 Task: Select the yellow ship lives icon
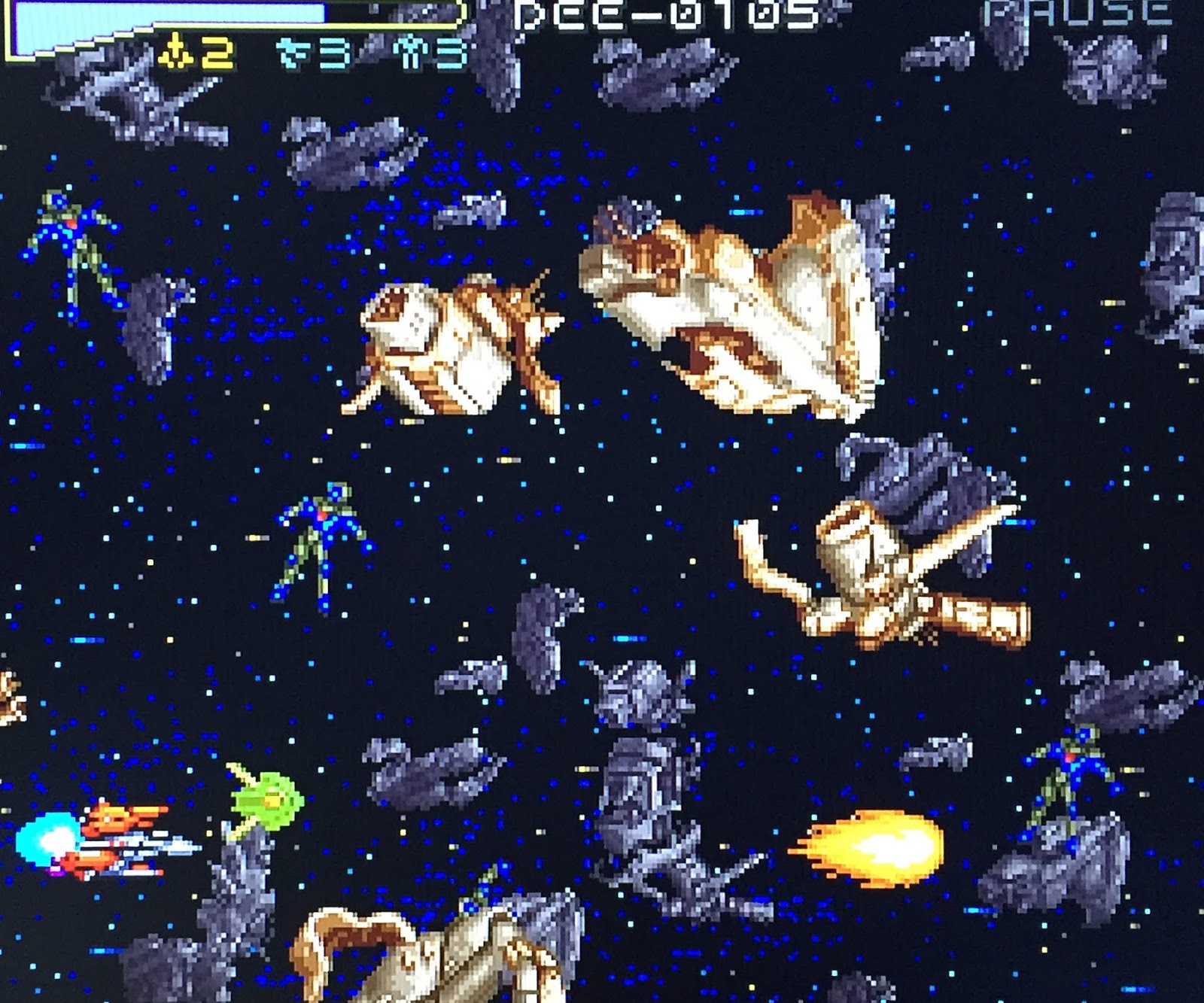(175, 53)
